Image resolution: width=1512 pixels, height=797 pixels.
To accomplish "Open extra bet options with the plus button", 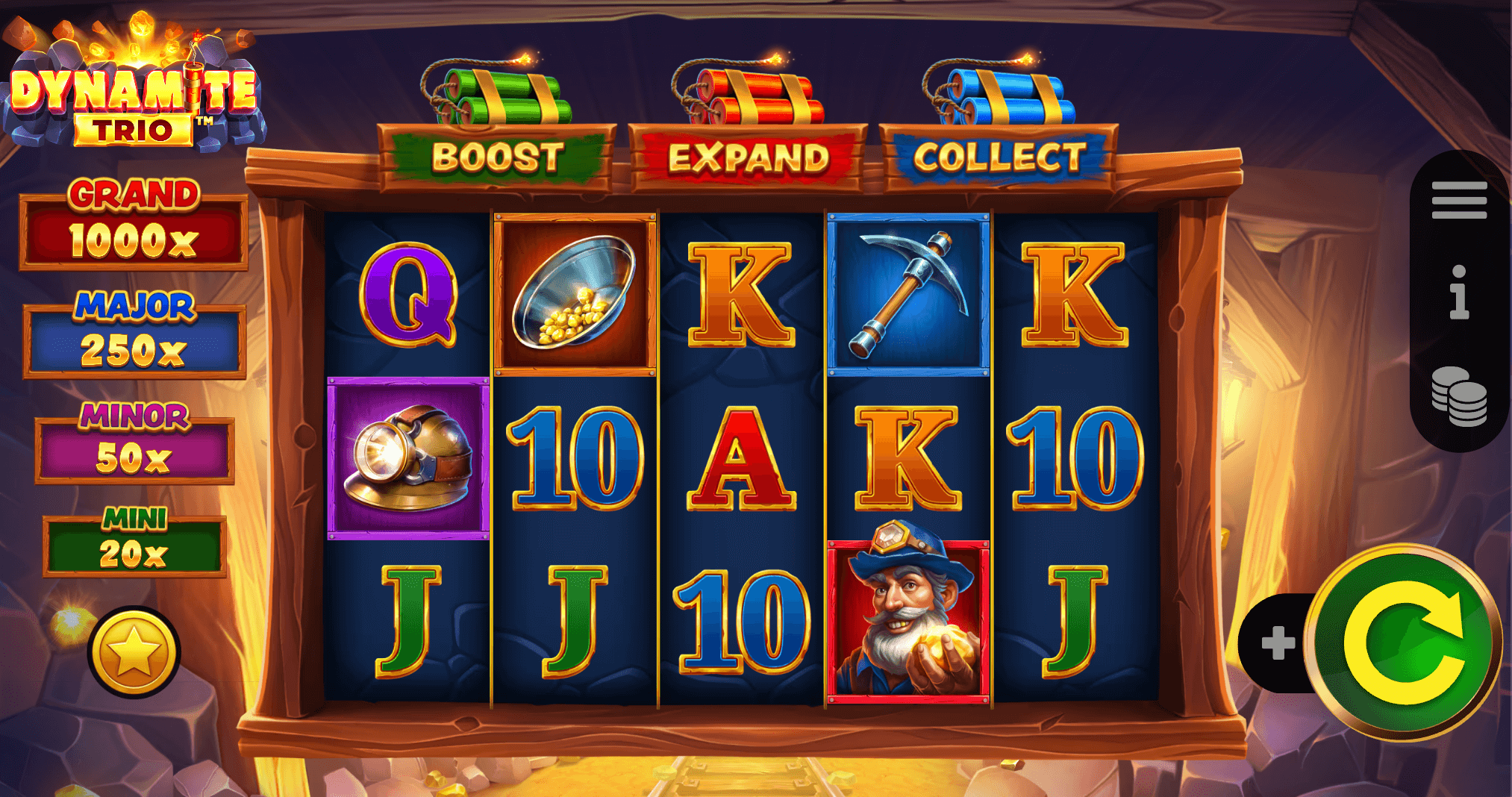I will click(x=1278, y=643).
